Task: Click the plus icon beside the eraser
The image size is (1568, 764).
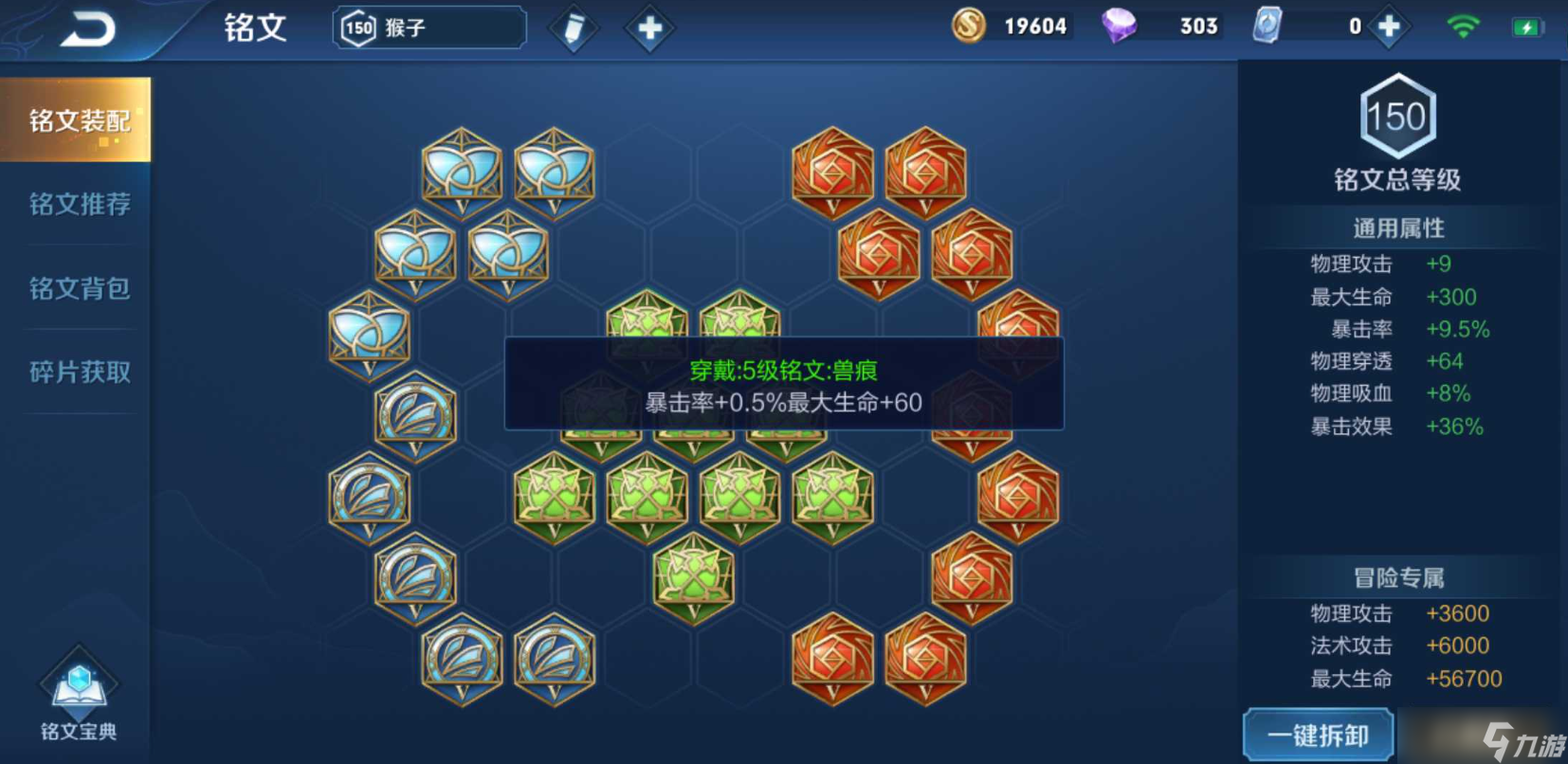Action: (647, 28)
